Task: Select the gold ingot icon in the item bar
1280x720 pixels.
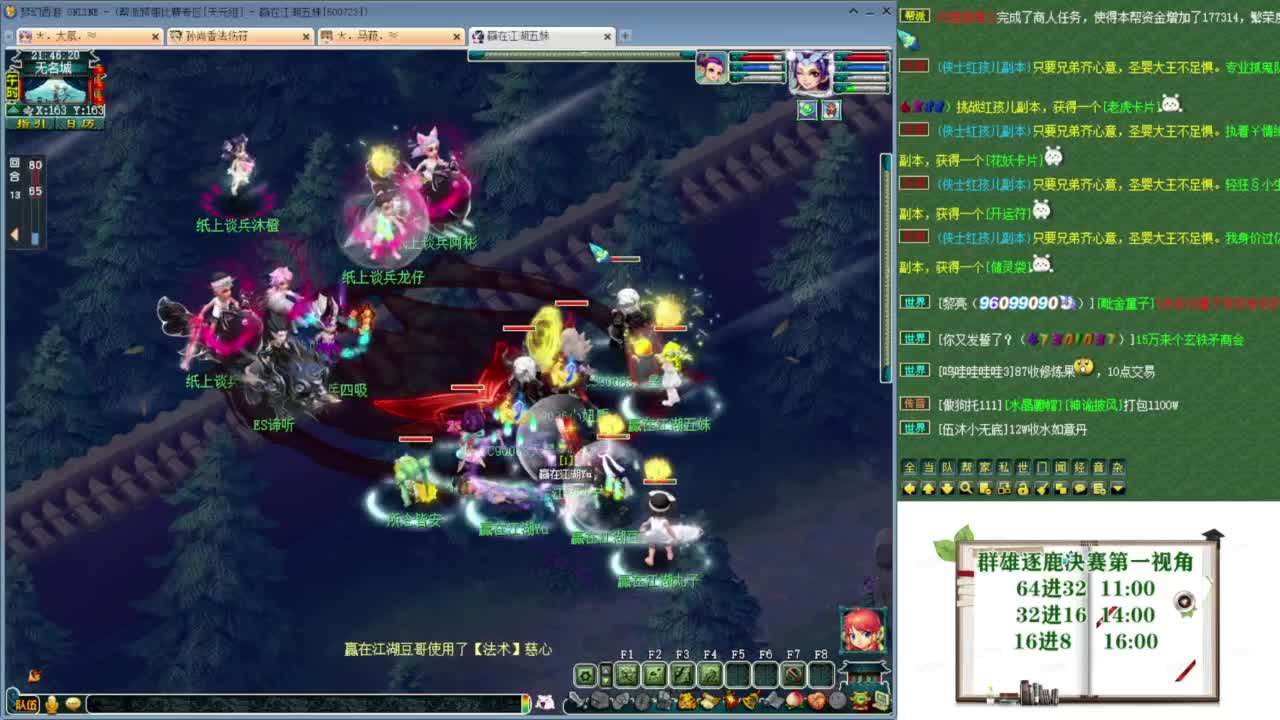Action: coord(710,703)
